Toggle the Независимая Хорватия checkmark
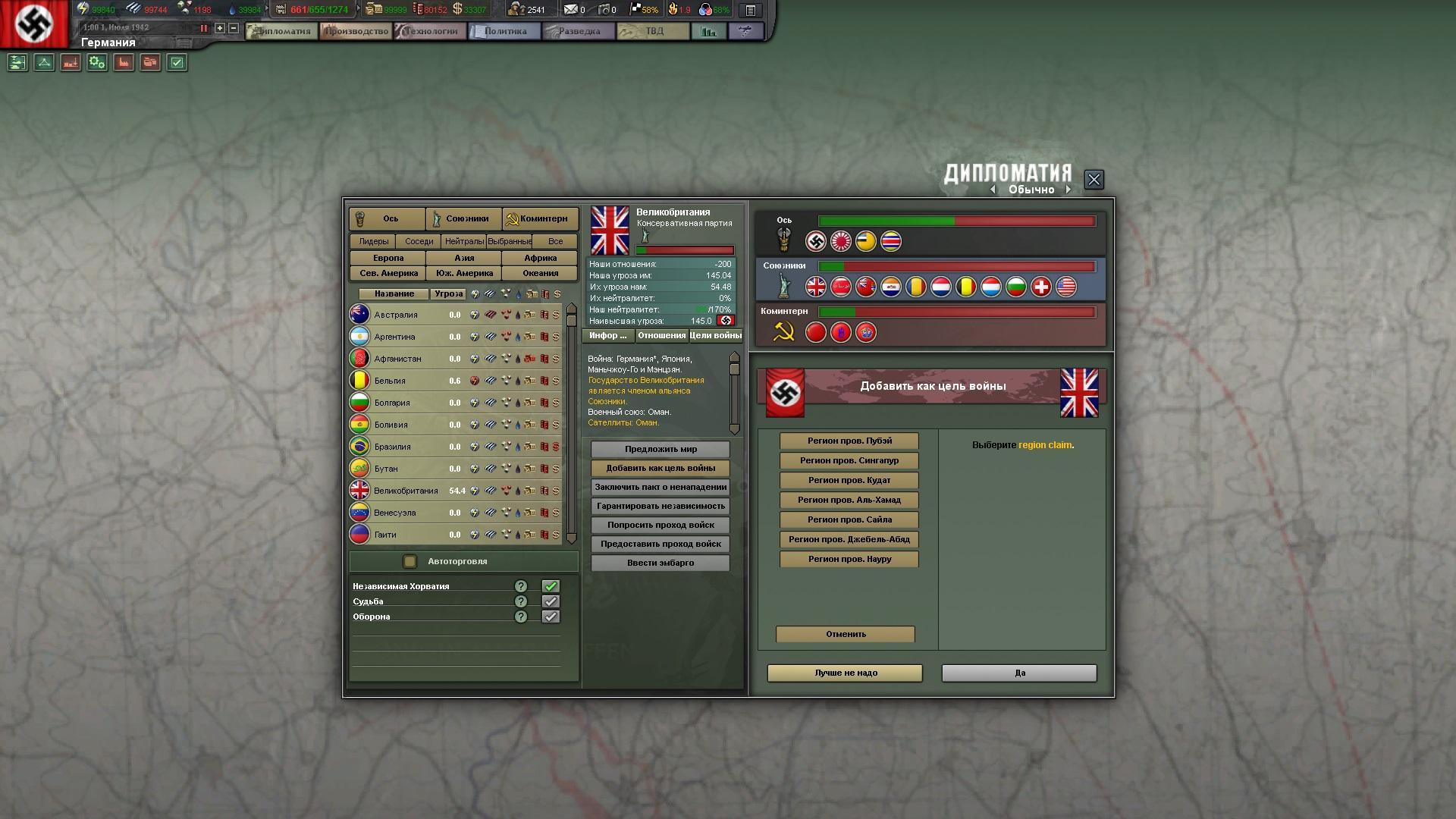This screenshot has width=1456, height=819. [551, 586]
